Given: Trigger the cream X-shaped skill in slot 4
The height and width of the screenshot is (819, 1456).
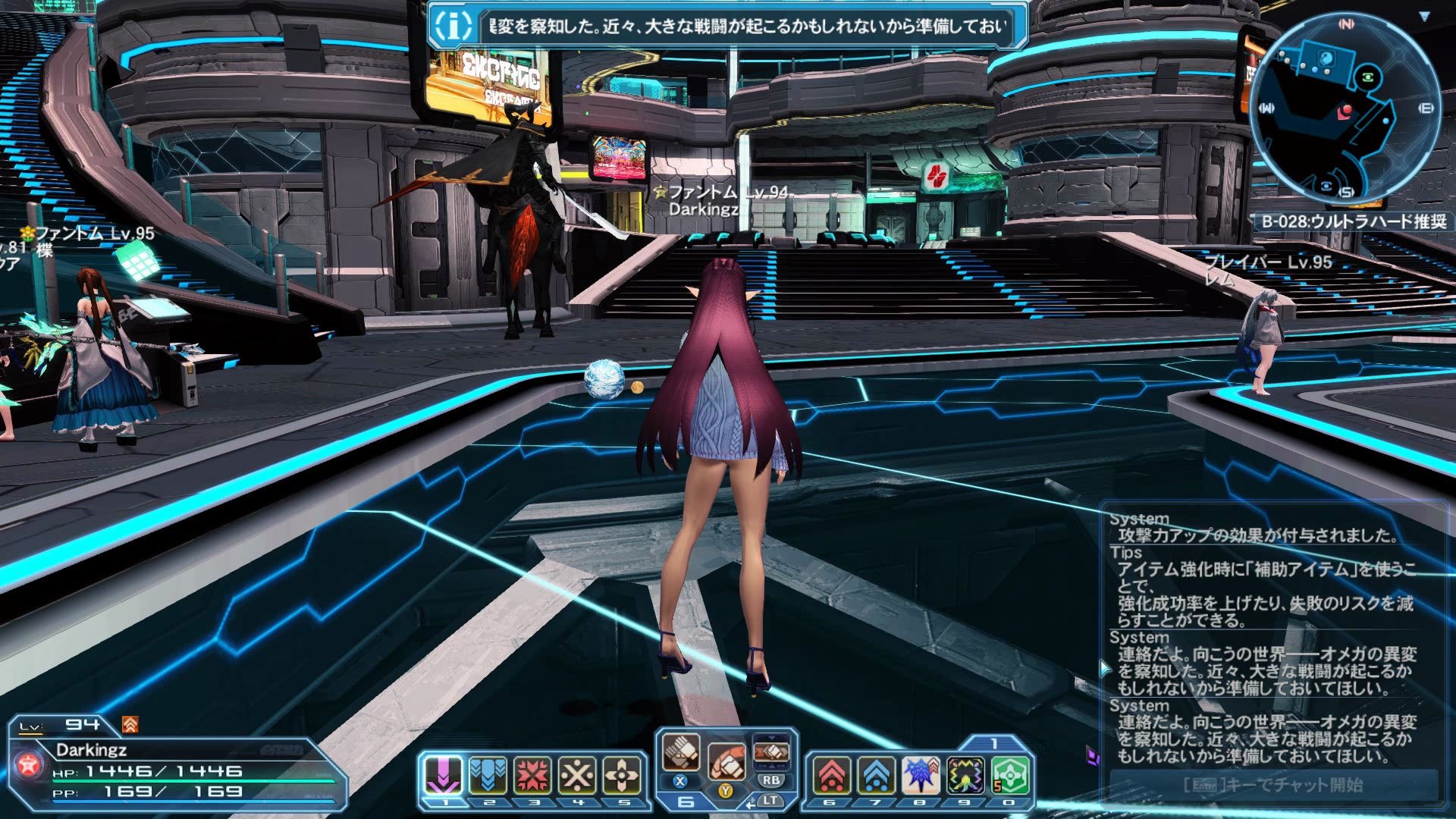Looking at the screenshot, I should coord(577,775).
